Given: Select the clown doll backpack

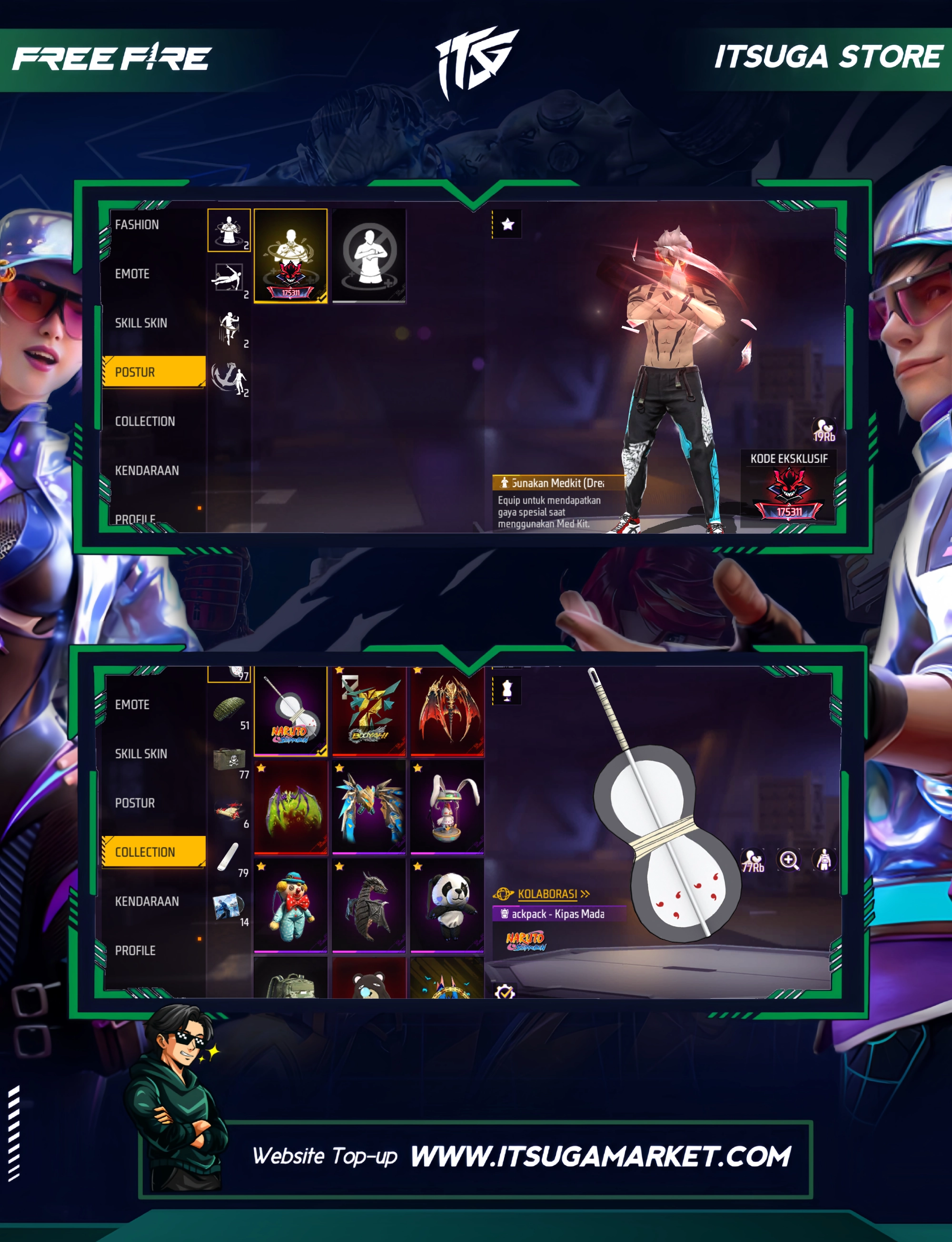Looking at the screenshot, I should coord(291,905).
